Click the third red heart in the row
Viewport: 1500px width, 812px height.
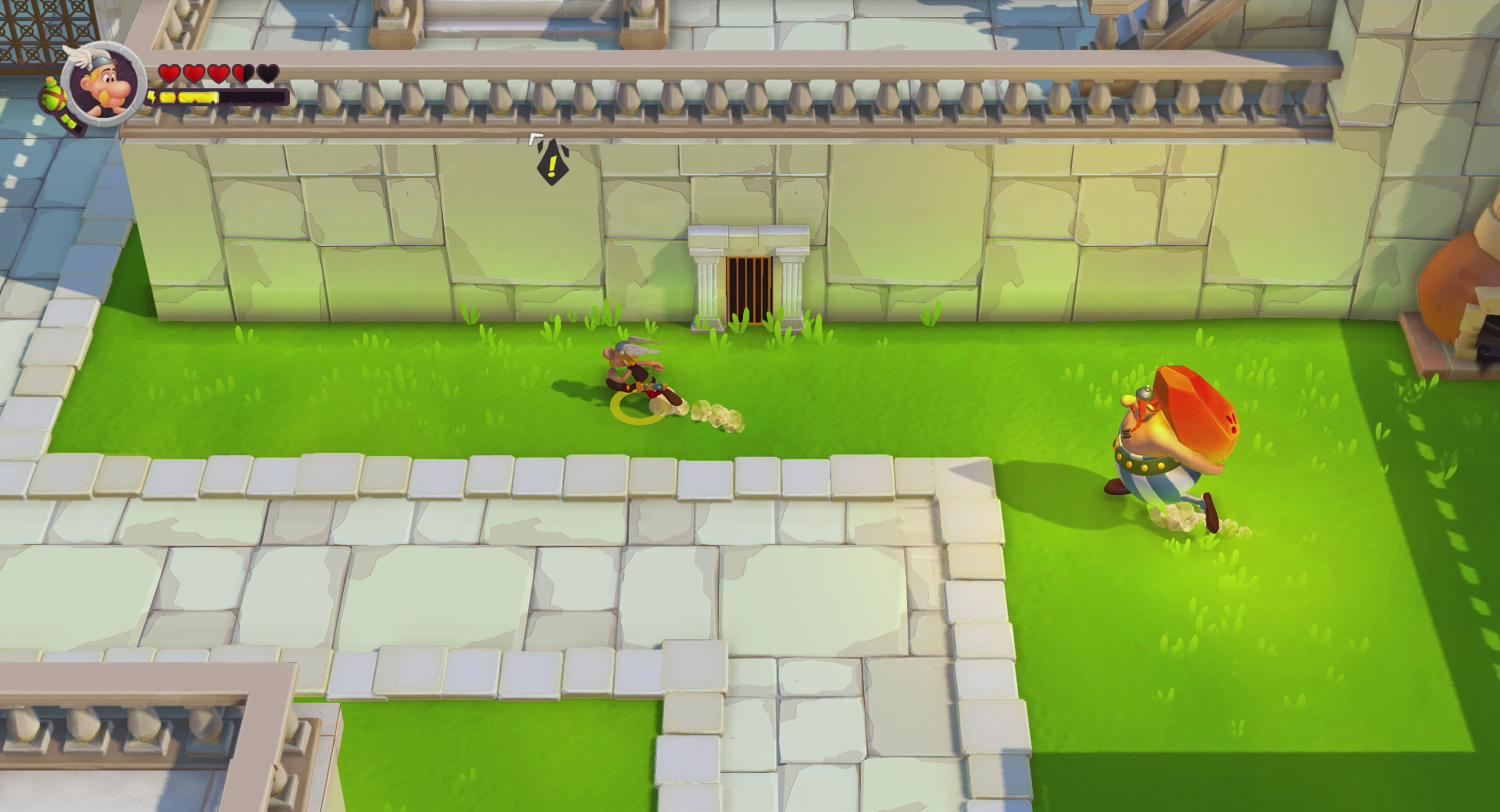click(x=219, y=73)
